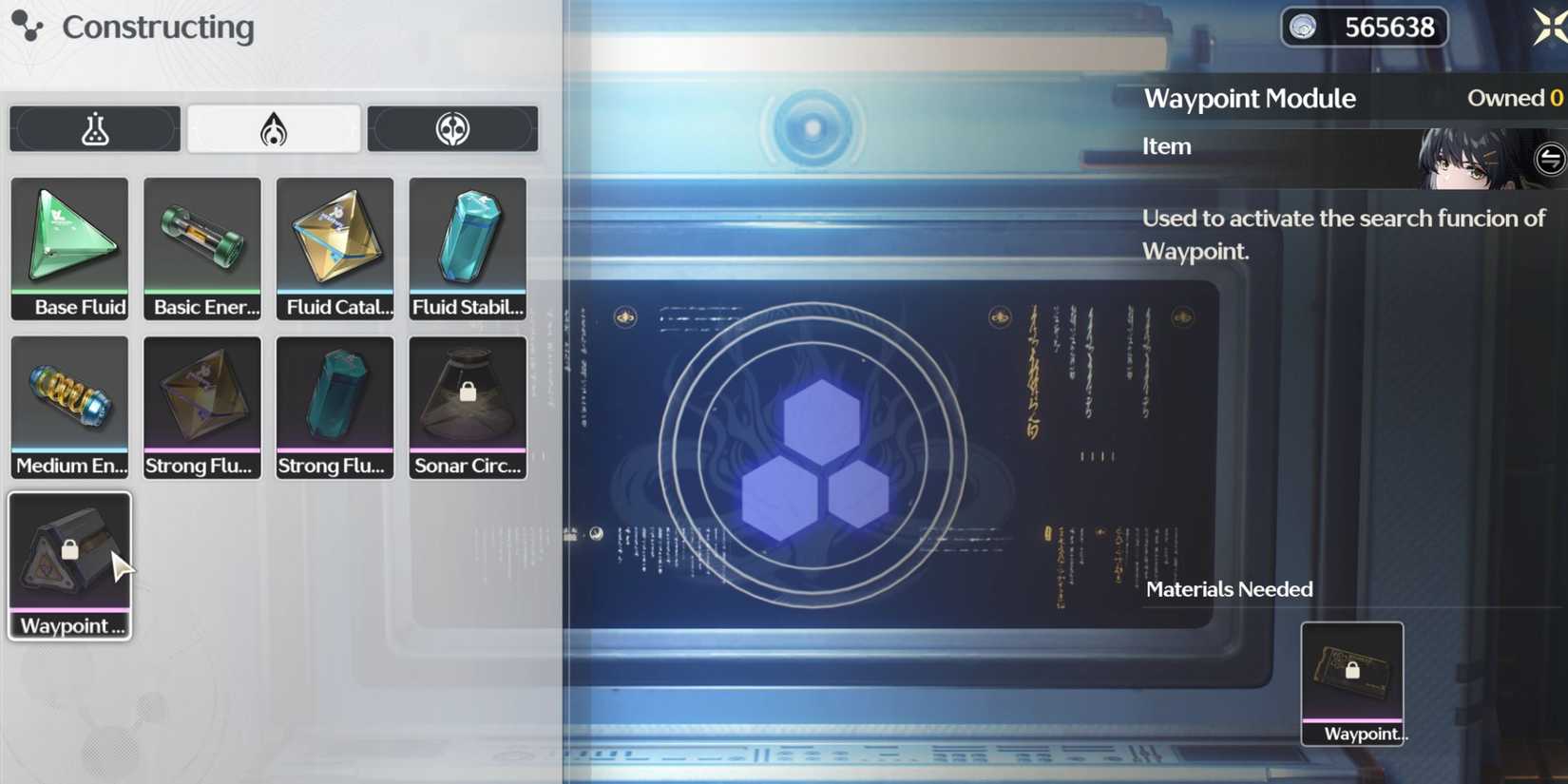Click the Waypoint Module title text
This screenshot has width=1568, height=784.
point(1250,98)
